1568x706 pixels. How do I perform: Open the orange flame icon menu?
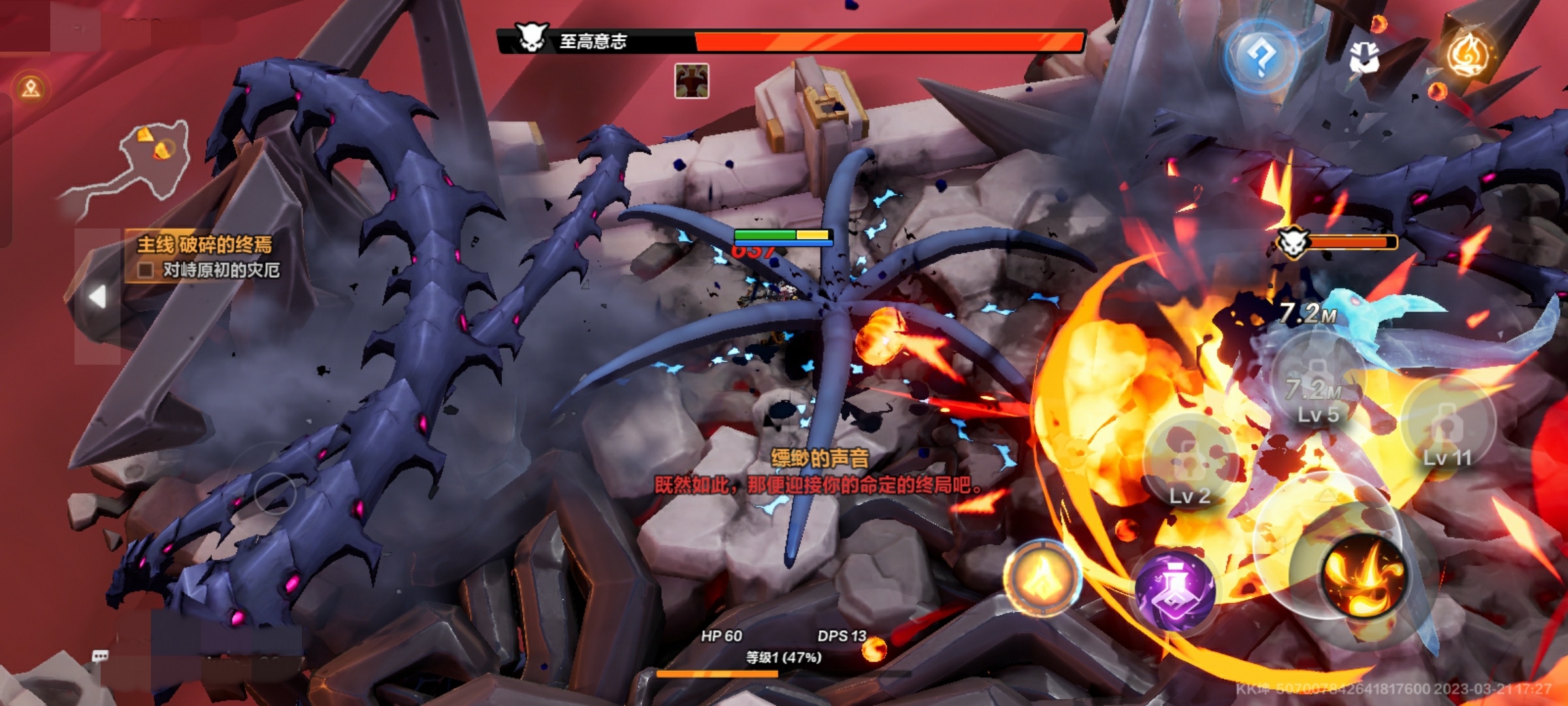click(1468, 54)
